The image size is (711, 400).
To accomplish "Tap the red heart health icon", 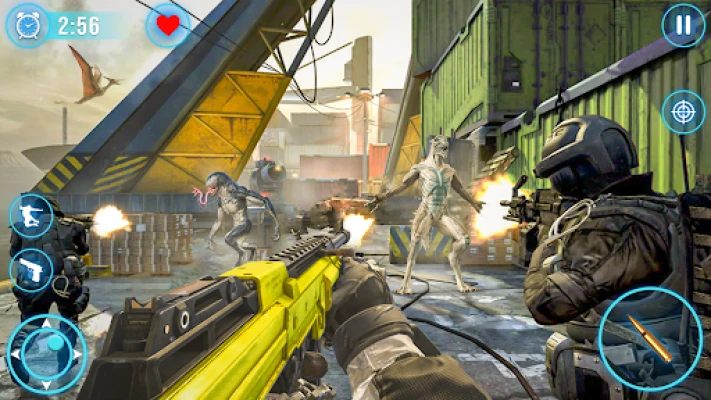I will pyautogui.click(x=168, y=25).
